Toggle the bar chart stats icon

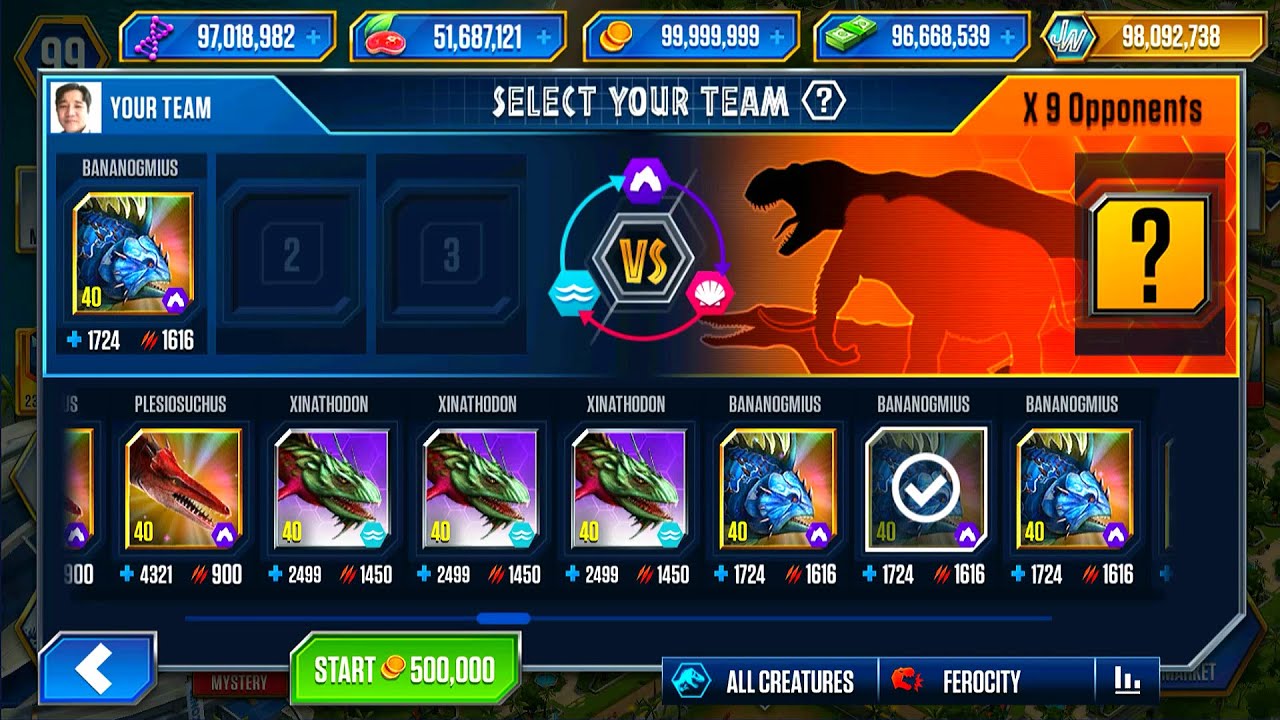[x=1127, y=681]
